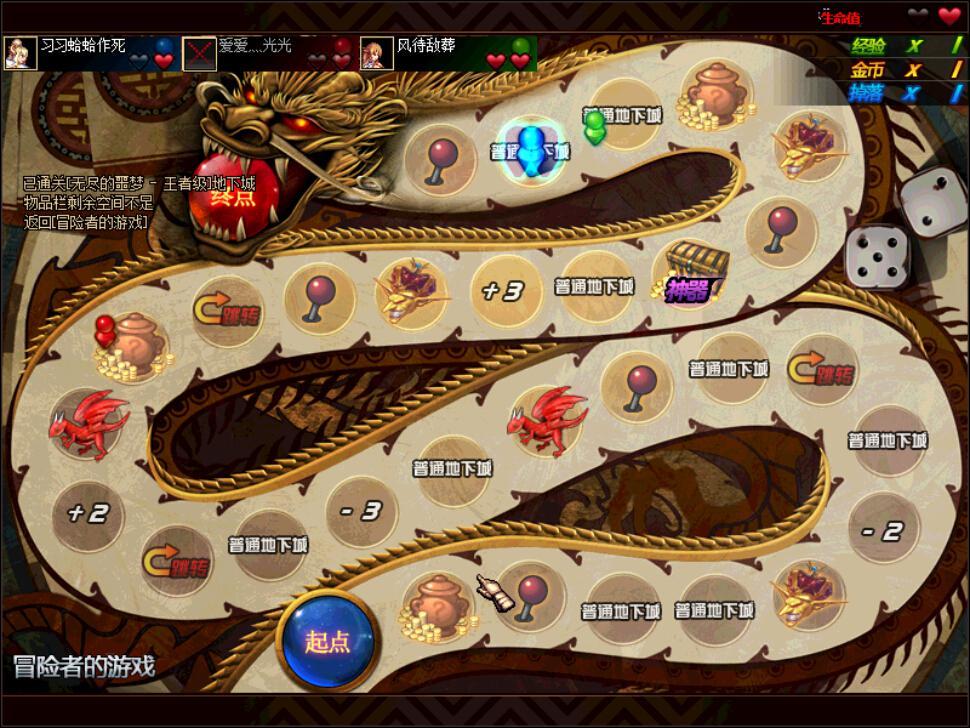Select the +2 board tile
Viewport: 970px width, 728px height.
pos(87,514)
